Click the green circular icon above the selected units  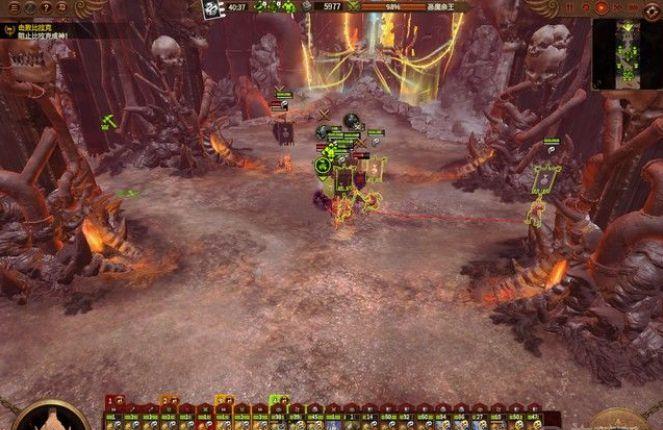pos(324,165)
